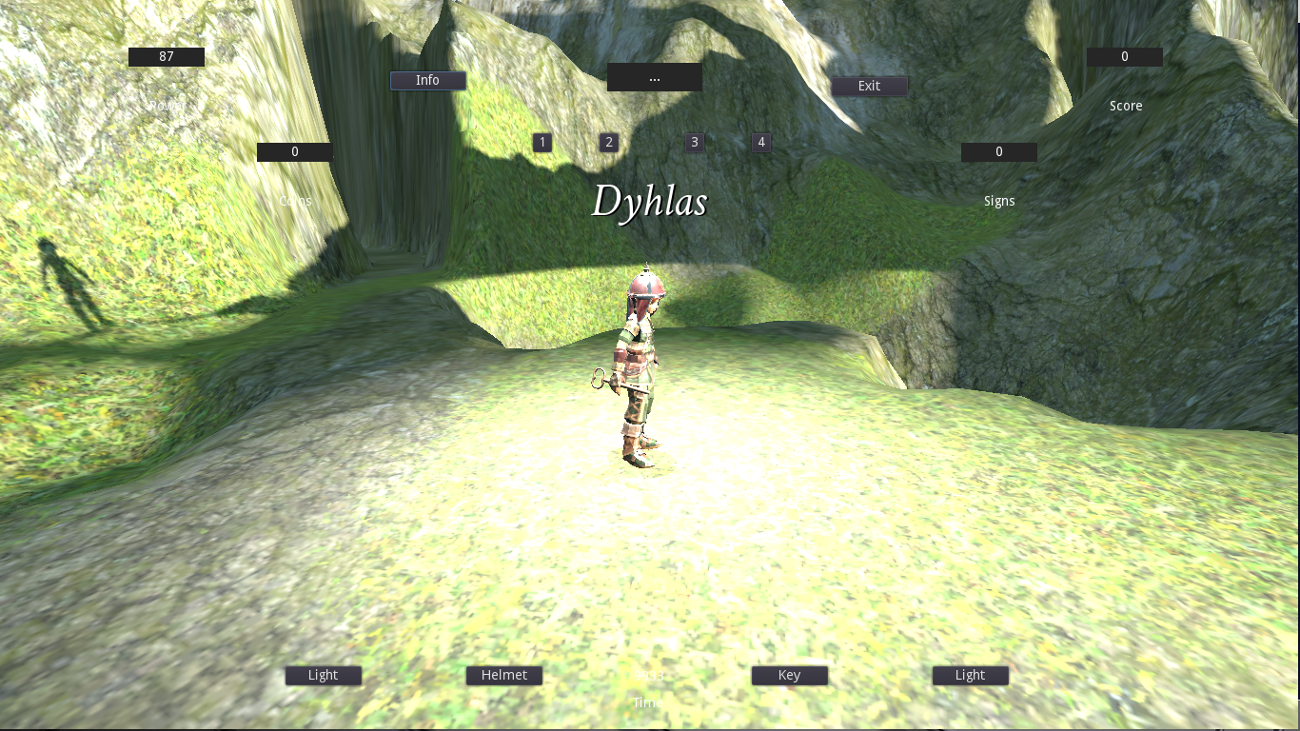Select inventory slot 2
Screen dimensions: 1300x731
[607, 142]
